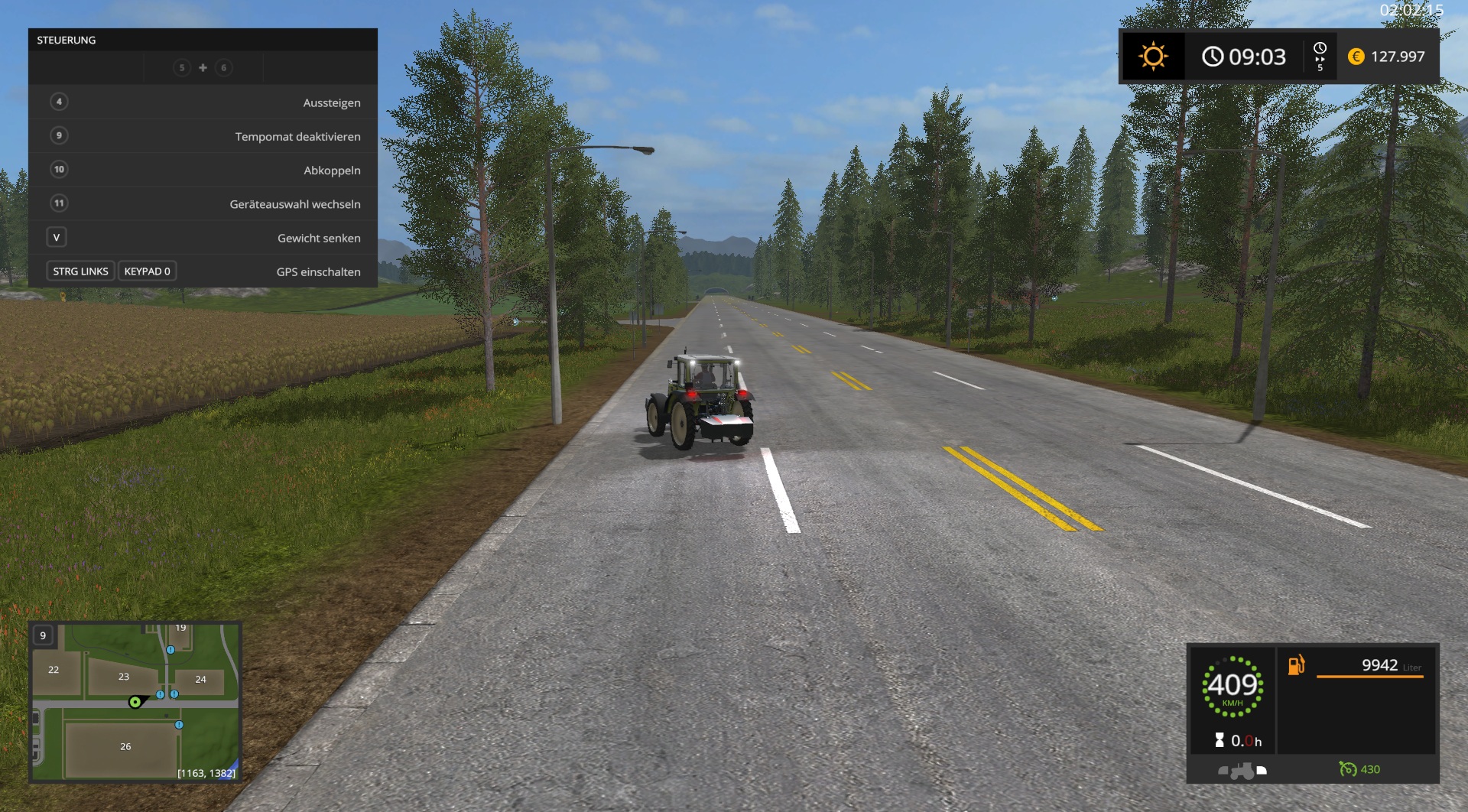
Task: Select the player position marker on minimap
Action: coord(135,702)
